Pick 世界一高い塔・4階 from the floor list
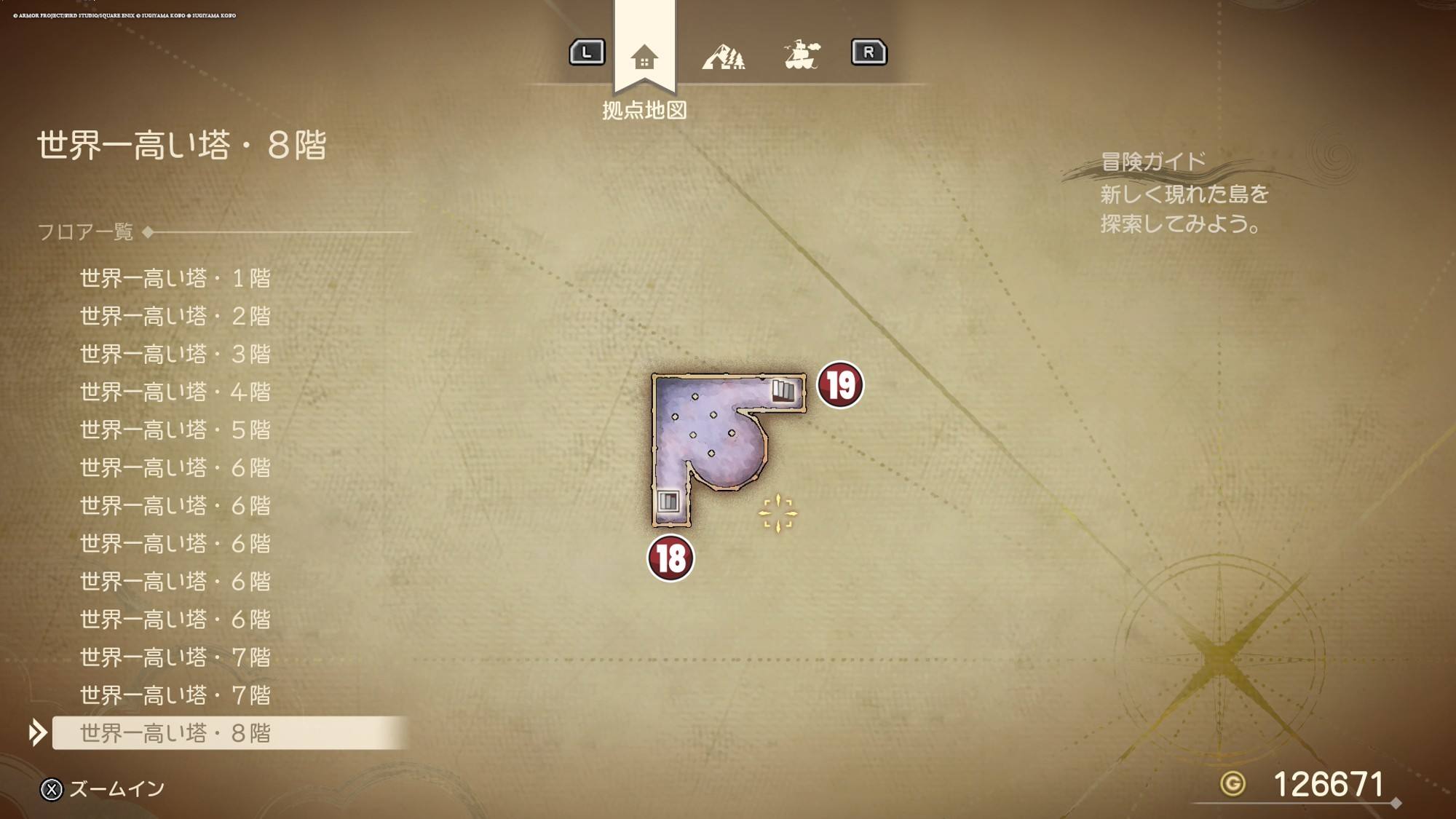Image resolution: width=1456 pixels, height=819 pixels. (x=175, y=392)
